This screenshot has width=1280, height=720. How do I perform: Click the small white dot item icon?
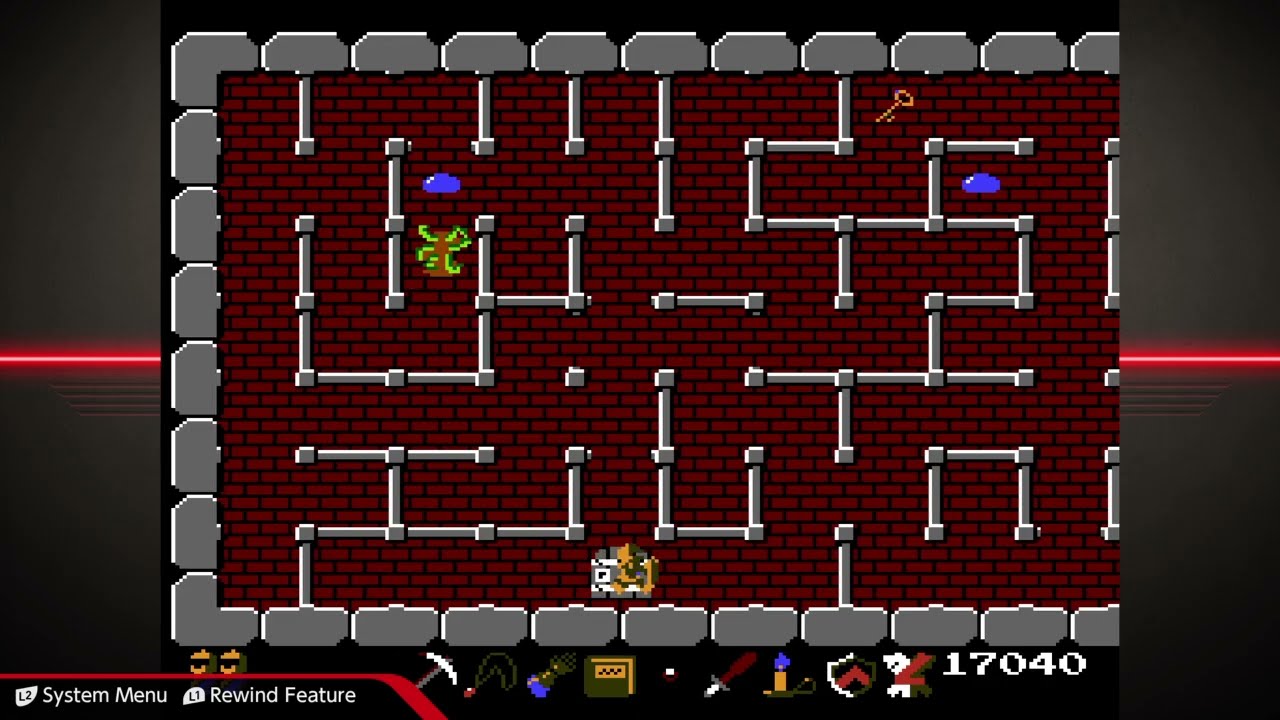[x=670, y=674]
